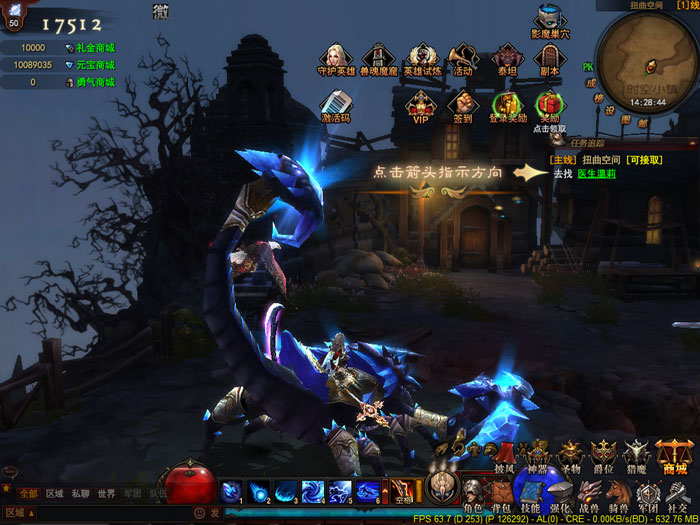Click the 医生温莉 quest link
The width and height of the screenshot is (700, 525).
(x=596, y=174)
